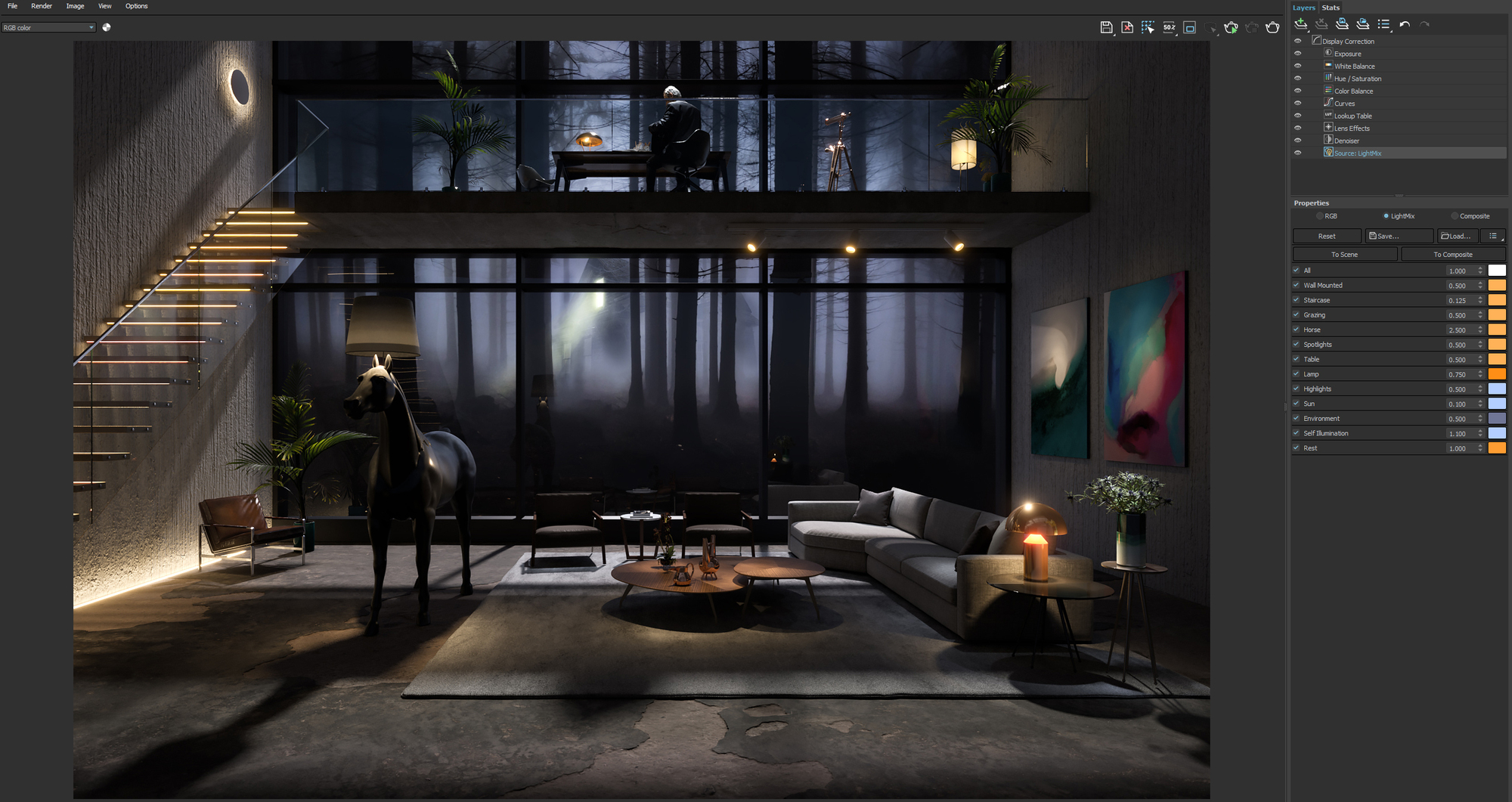Save the layer tree to a file
The width and height of the screenshot is (1512, 802).
point(1343,24)
